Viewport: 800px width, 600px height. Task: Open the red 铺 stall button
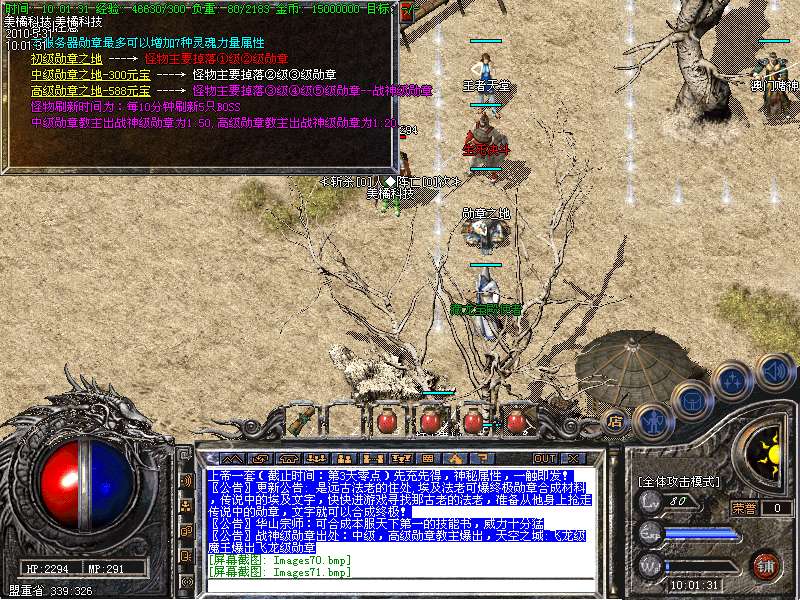(766, 564)
